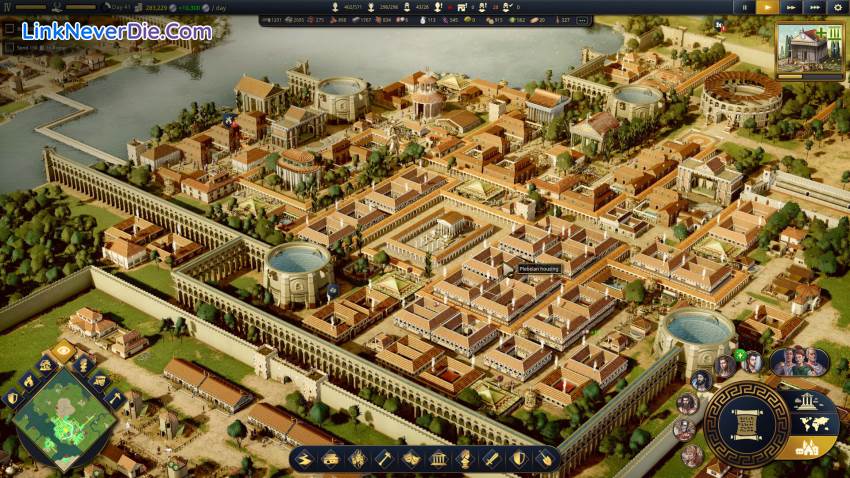The height and width of the screenshot is (478, 850).
Task: Open the shield defense build category
Action: (518, 459)
